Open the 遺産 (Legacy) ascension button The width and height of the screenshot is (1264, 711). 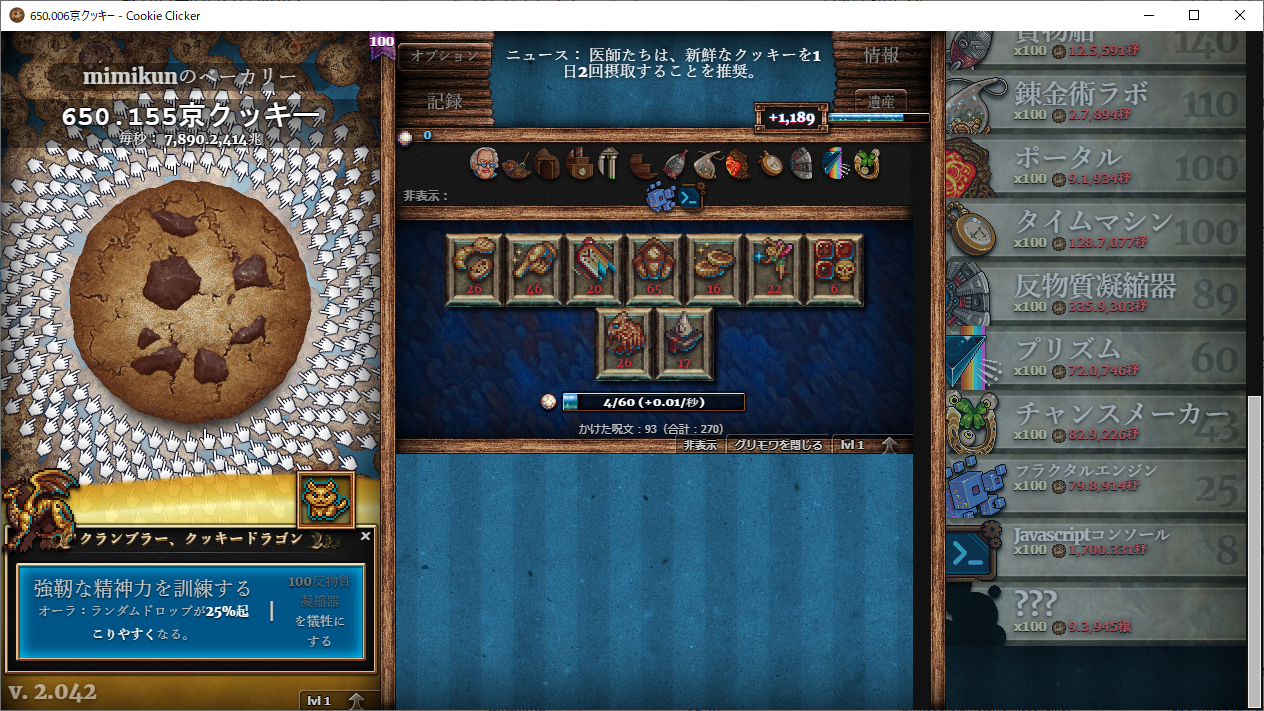pyautogui.click(x=881, y=102)
